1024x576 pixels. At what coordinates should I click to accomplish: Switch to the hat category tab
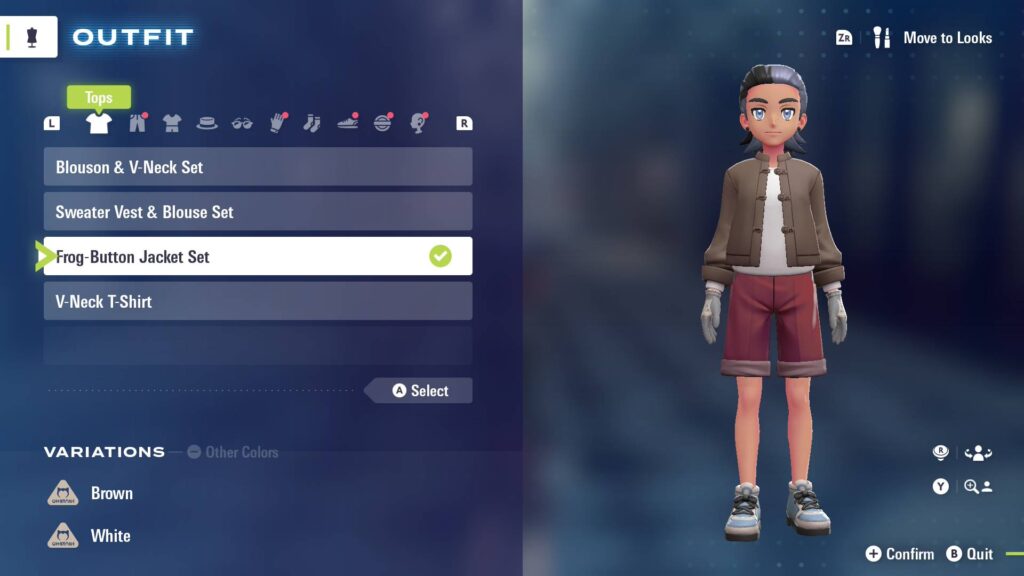(x=207, y=123)
